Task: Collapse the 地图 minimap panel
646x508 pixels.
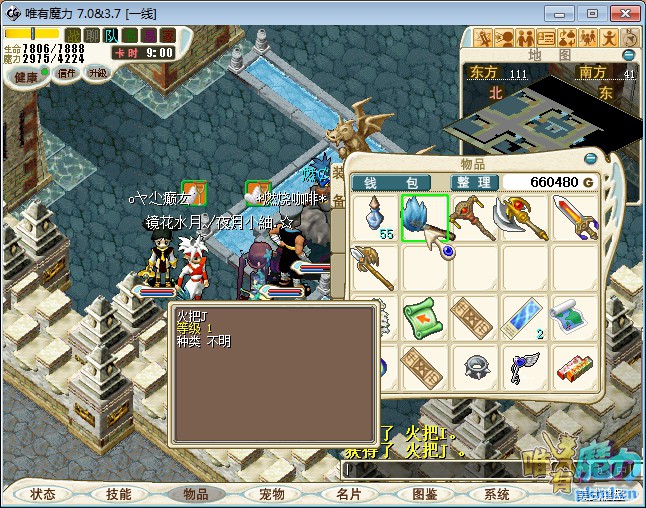Action: click(x=629, y=54)
